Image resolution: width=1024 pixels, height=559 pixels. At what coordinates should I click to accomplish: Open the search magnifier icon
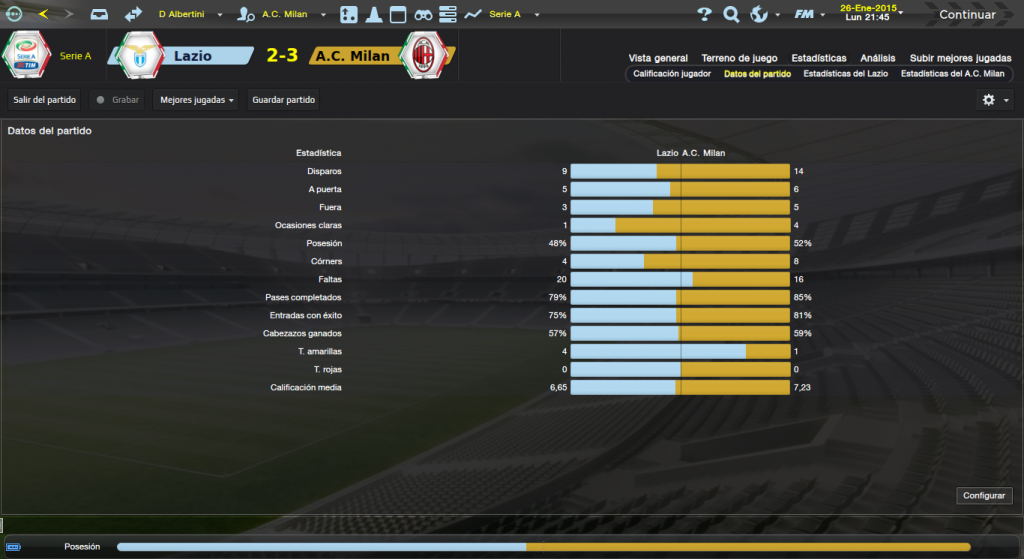pyautogui.click(x=731, y=15)
